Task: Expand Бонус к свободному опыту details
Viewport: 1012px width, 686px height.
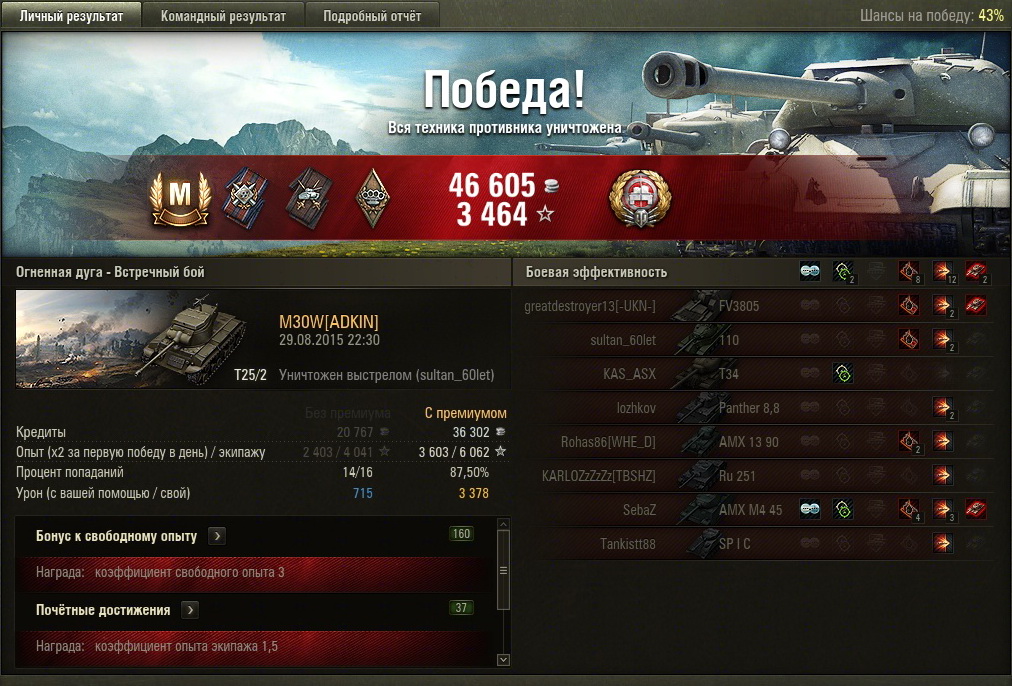Action: tap(217, 536)
